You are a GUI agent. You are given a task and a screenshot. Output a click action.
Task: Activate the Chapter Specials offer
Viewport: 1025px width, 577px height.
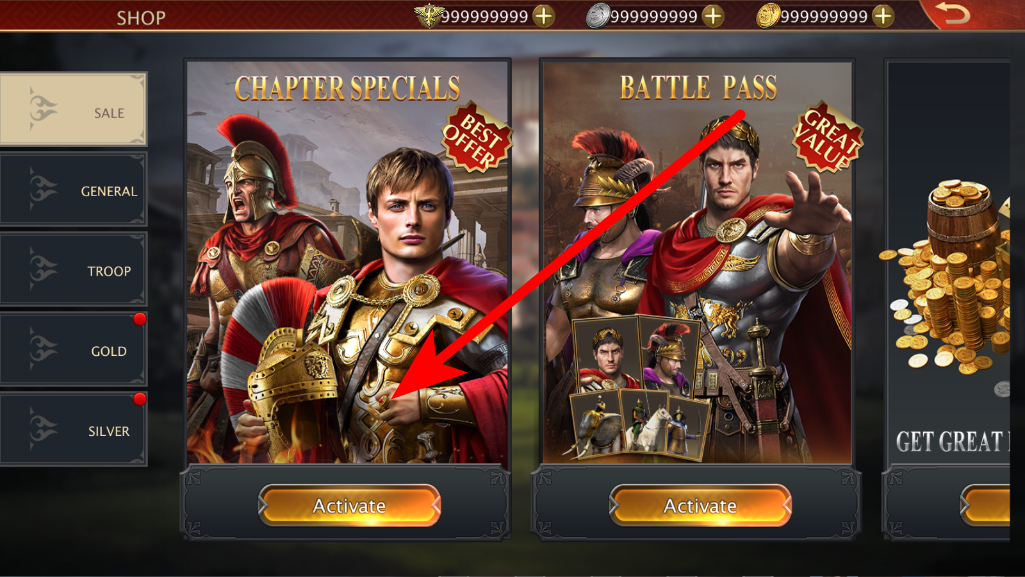coord(349,505)
